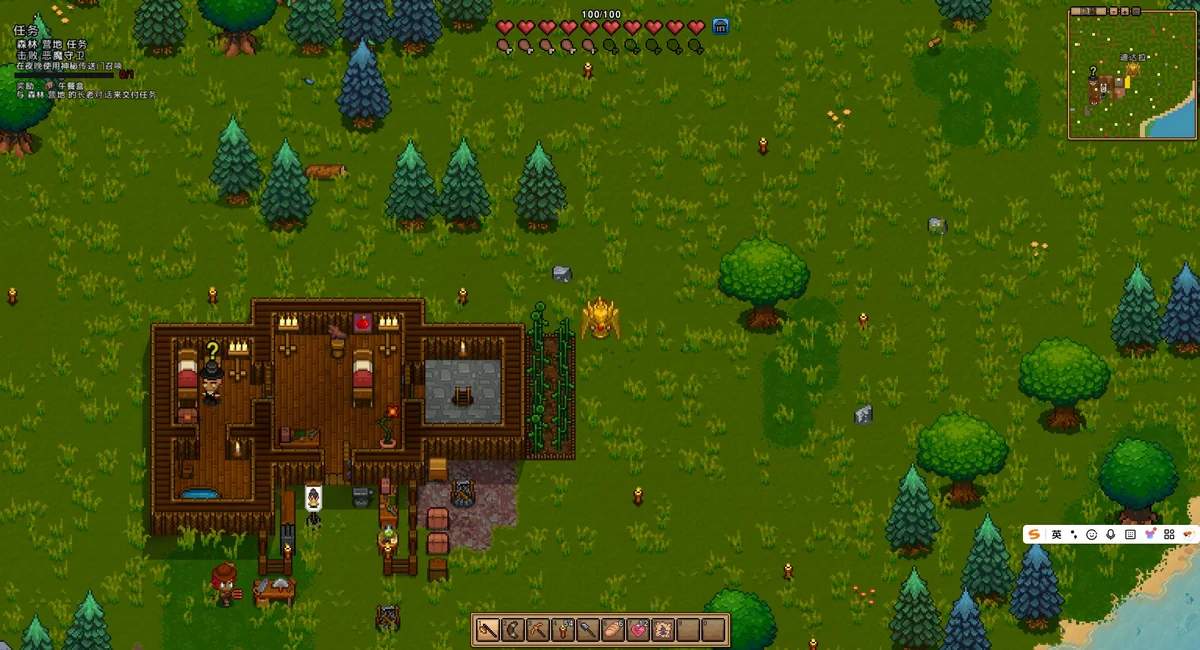1200x650 pixels.
Task: Open the minimap
Action: point(1132,74)
